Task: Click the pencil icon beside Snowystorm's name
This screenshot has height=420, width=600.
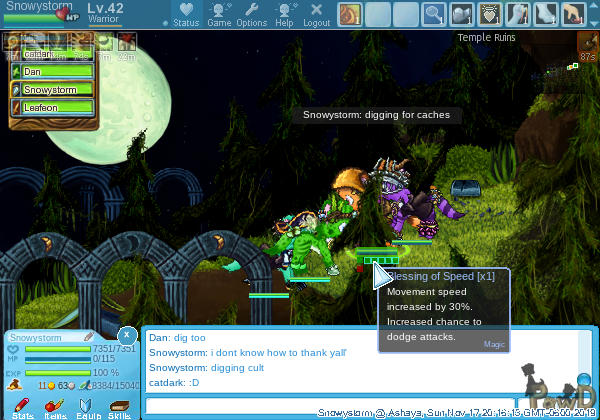Action: 88,337
